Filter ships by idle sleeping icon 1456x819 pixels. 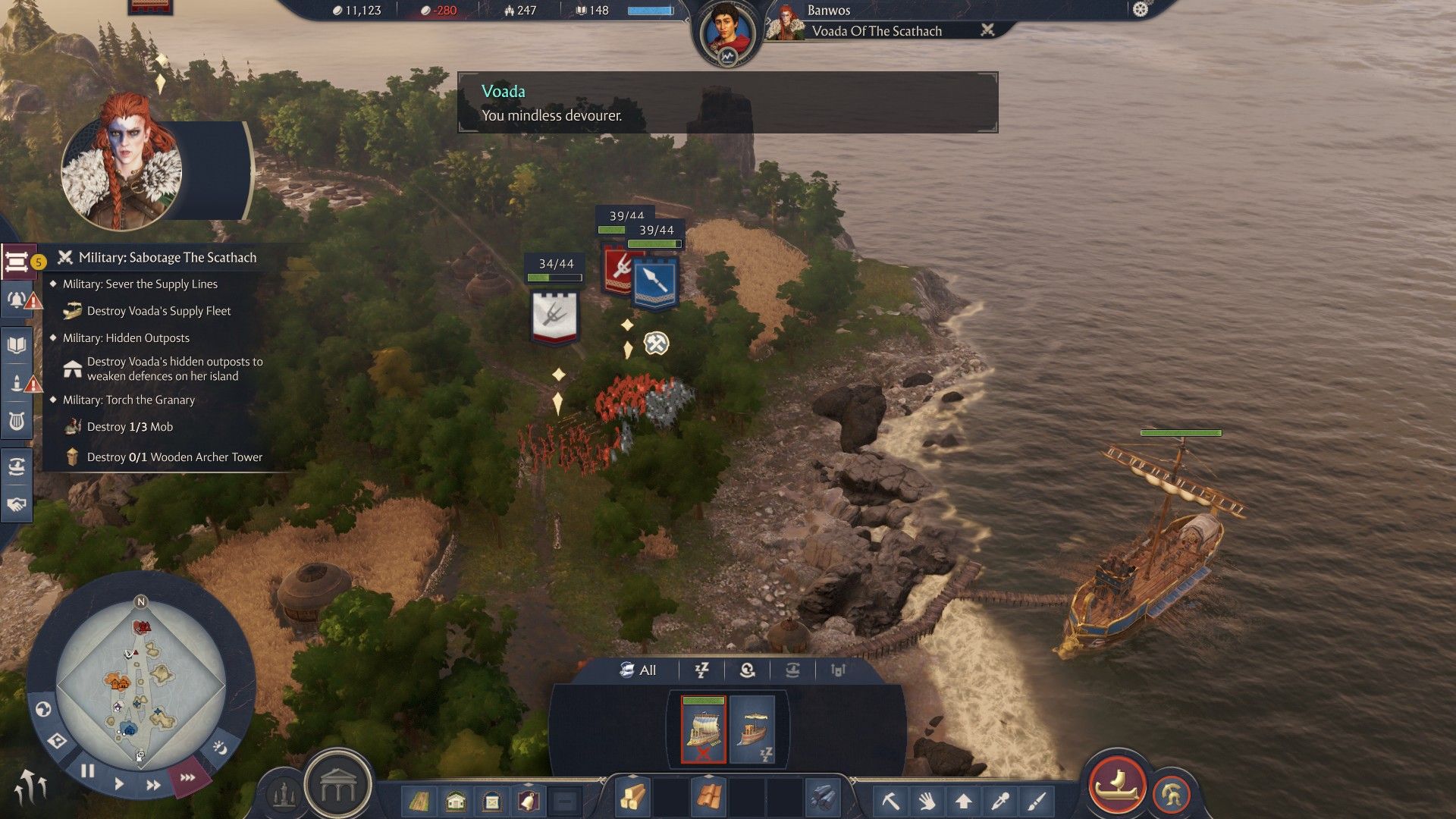click(702, 670)
